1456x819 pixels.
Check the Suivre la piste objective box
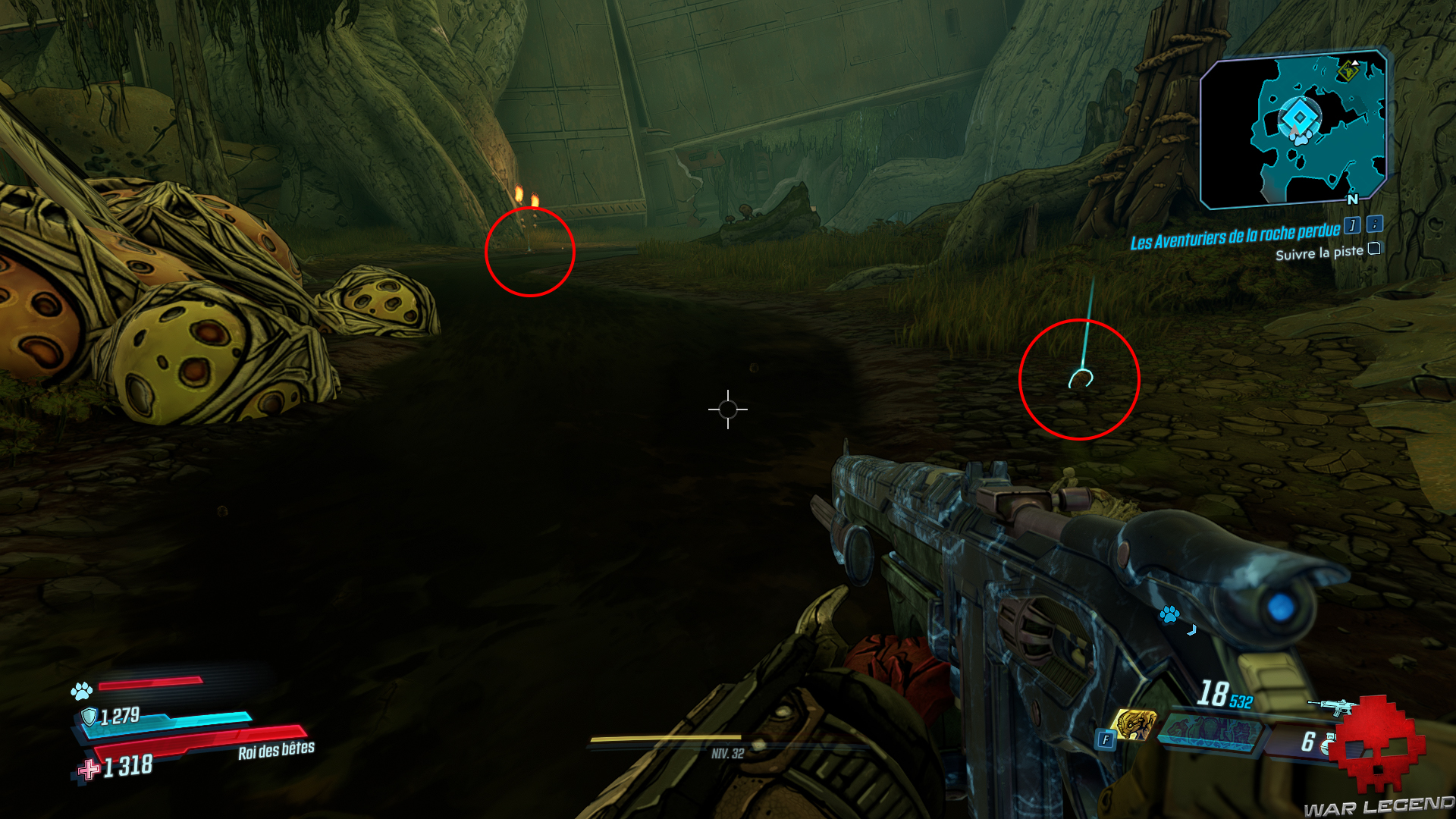pos(1373,249)
